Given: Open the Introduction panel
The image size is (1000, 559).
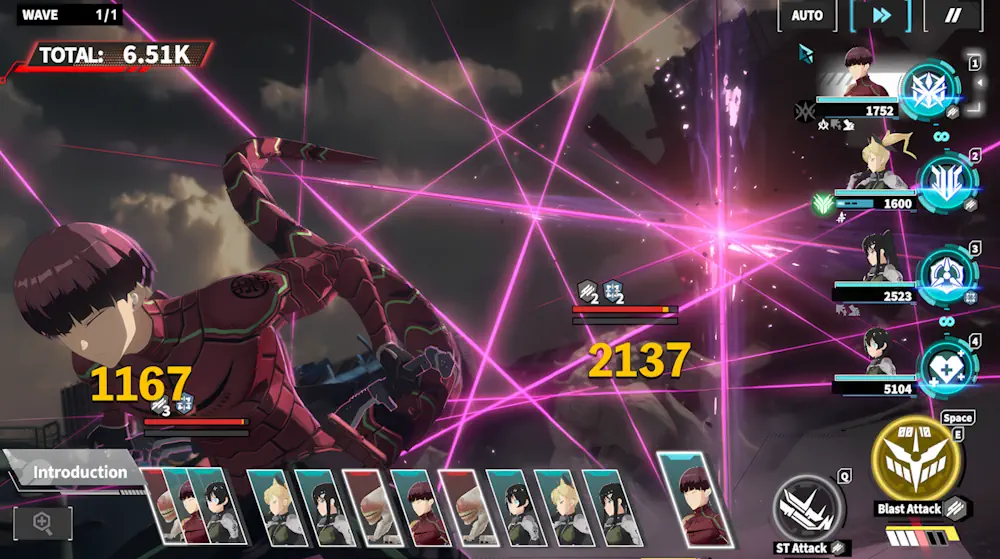Looking at the screenshot, I should click(72, 472).
